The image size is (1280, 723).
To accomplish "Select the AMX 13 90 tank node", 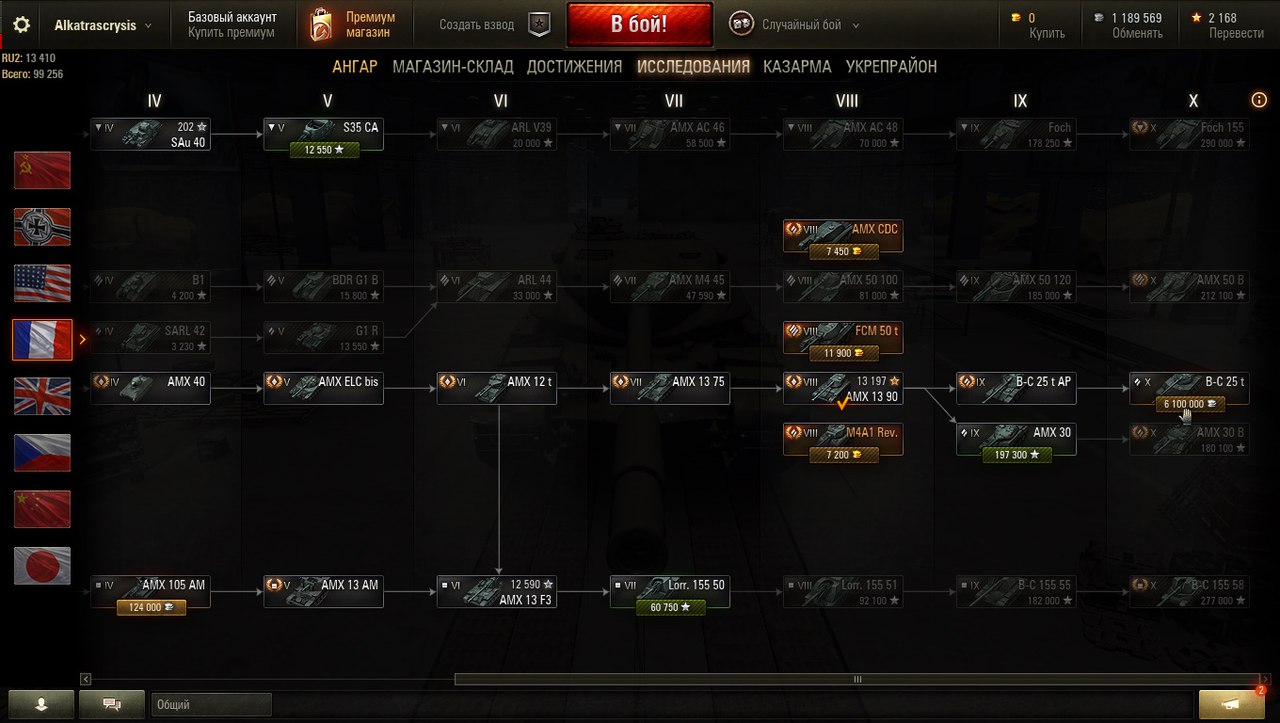I will pyautogui.click(x=843, y=388).
